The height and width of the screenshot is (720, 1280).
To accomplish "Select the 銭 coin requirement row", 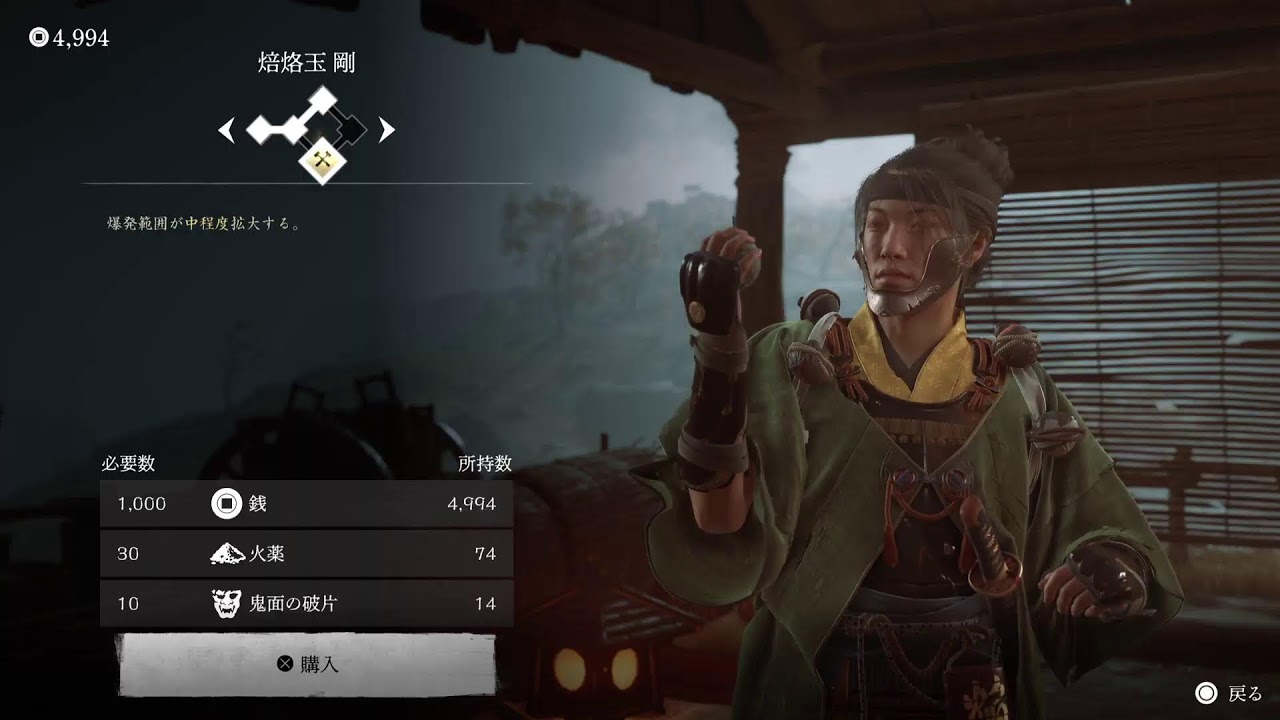I will point(306,504).
